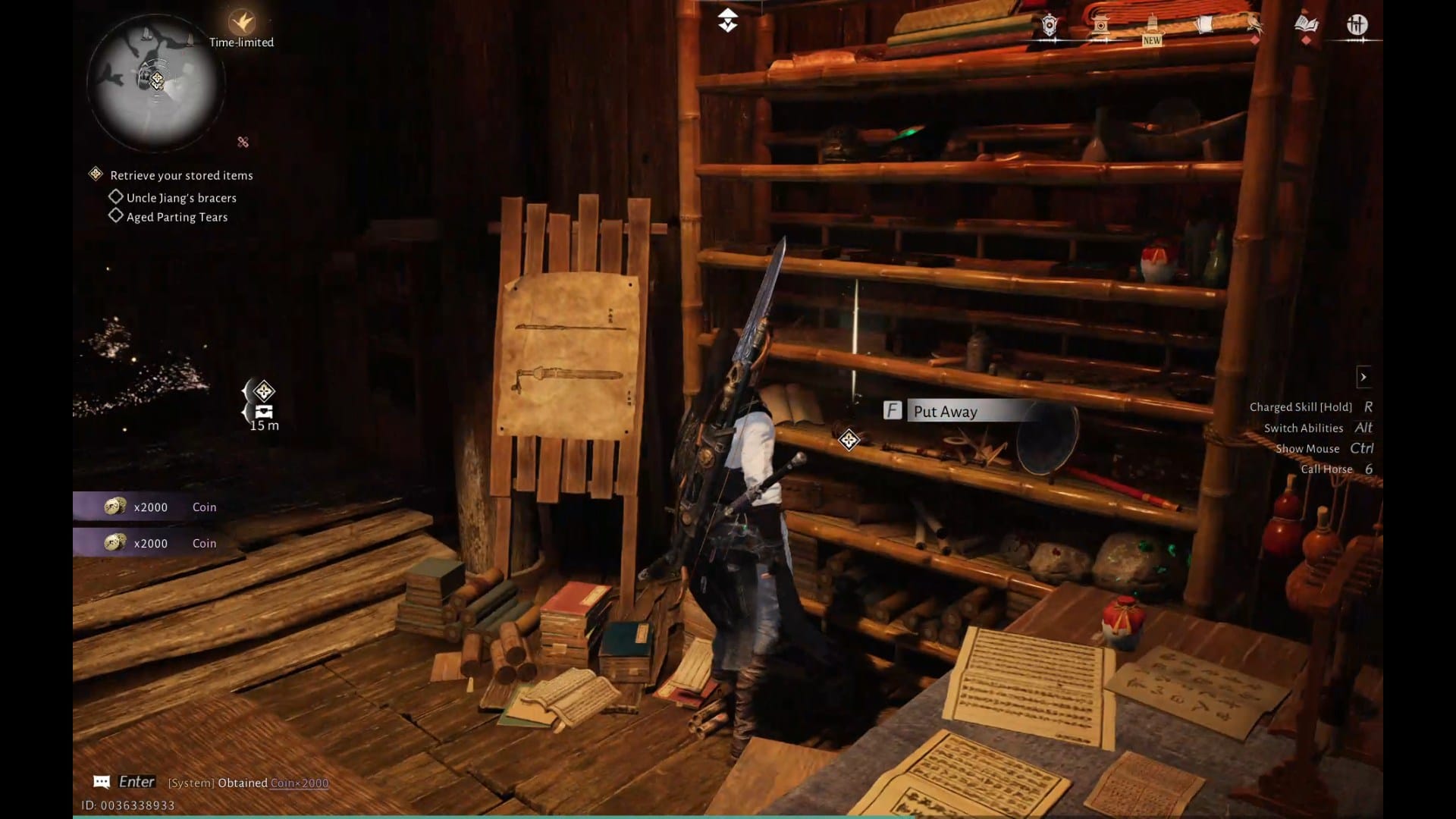Open the bird icon in top bar
1456x819 pixels.
(x=1255, y=26)
